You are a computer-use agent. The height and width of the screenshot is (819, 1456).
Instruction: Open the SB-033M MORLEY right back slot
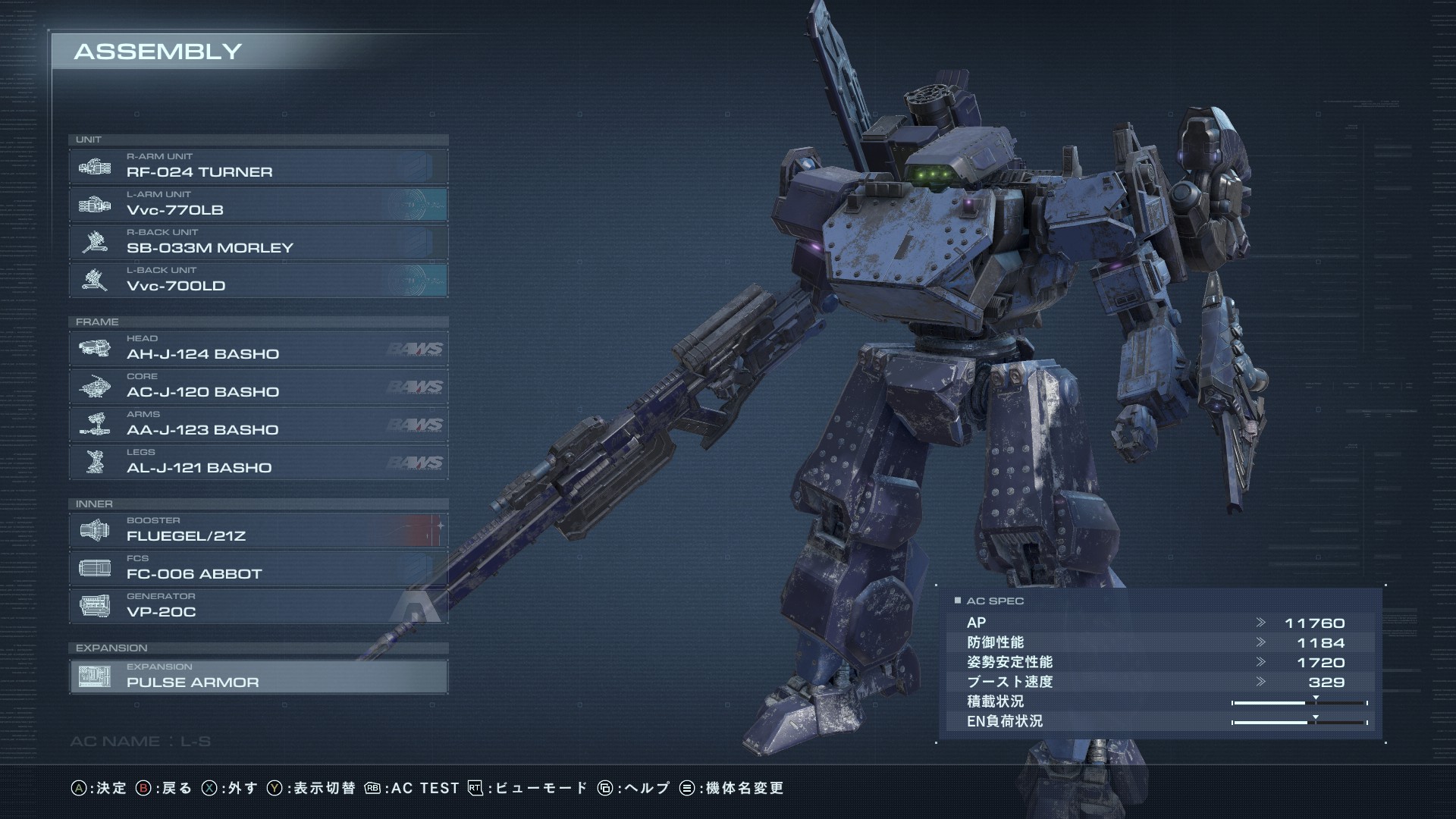point(258,242)
